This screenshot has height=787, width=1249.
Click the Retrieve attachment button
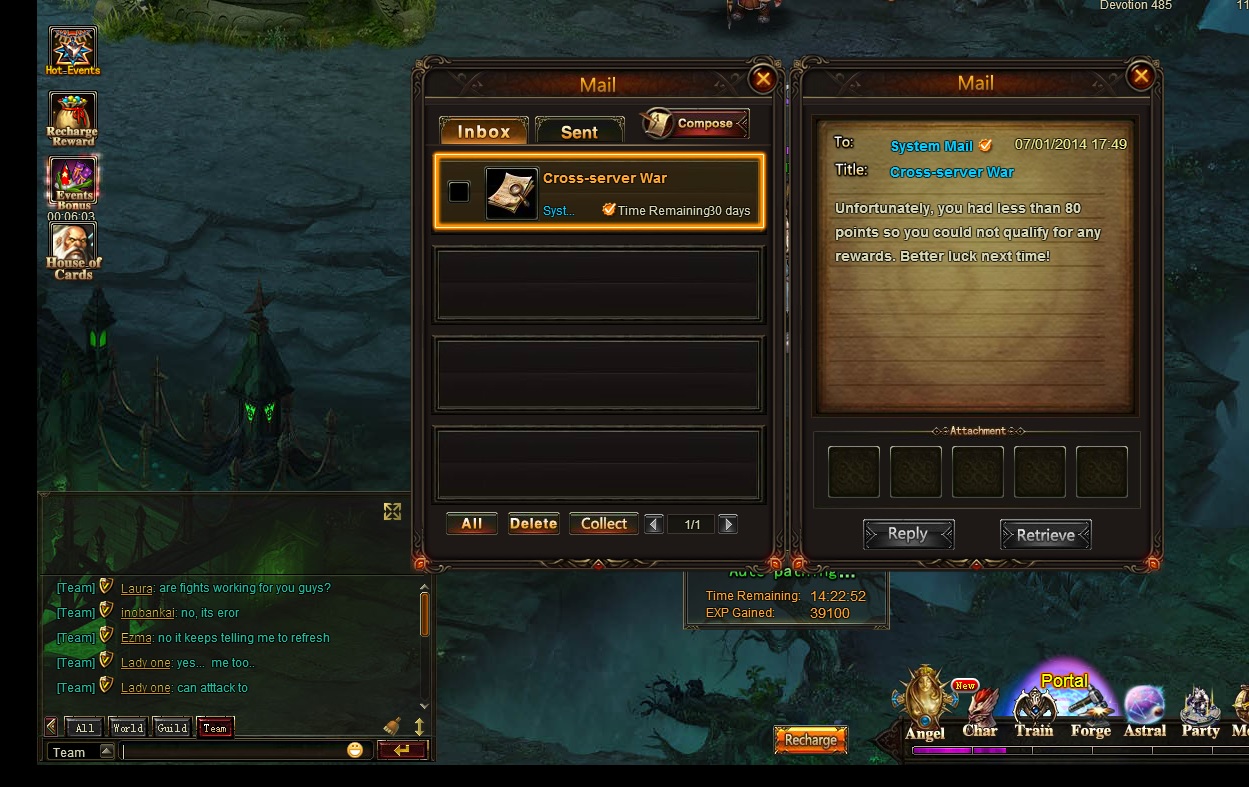click(1045, 535)
